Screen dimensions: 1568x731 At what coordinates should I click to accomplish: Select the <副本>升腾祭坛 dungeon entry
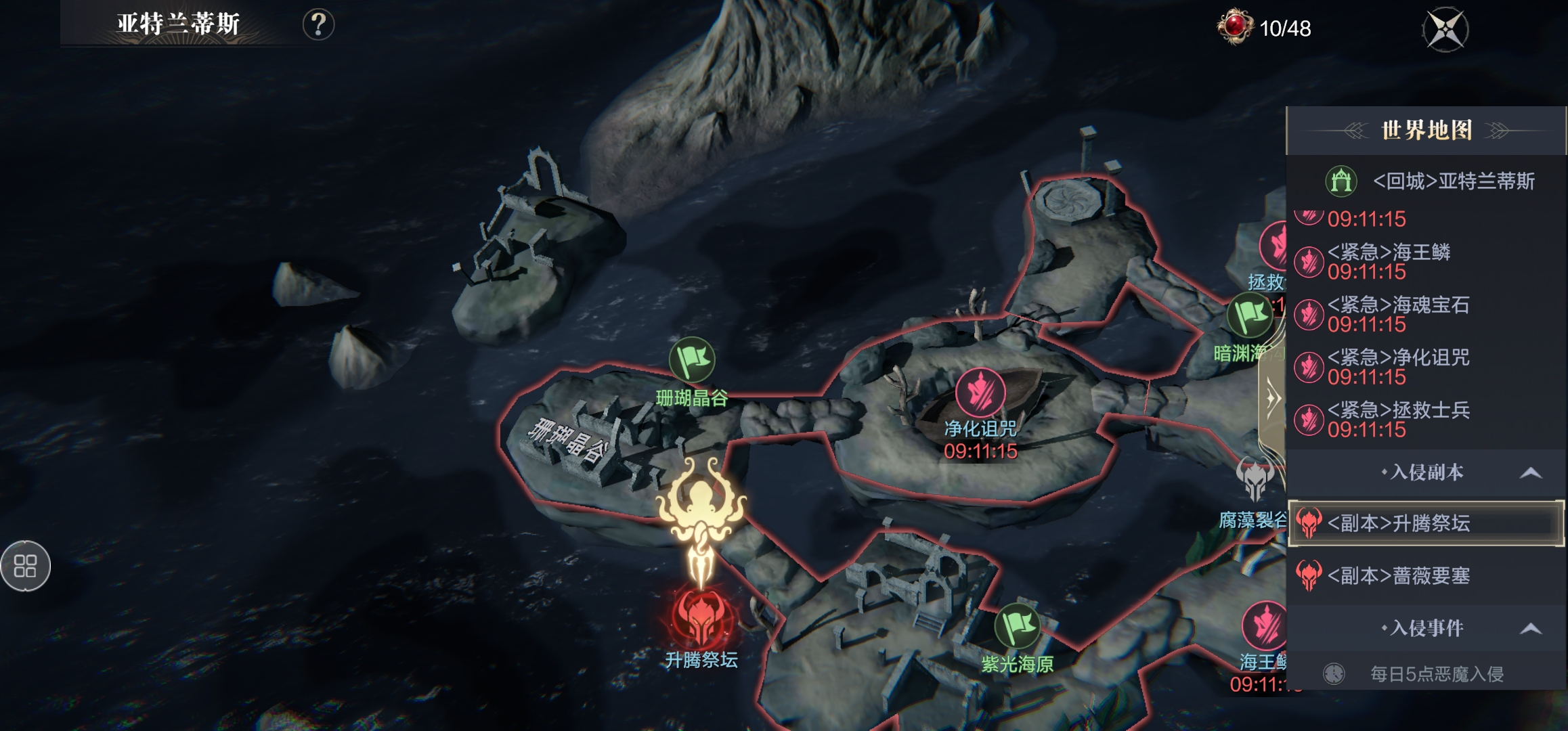point(1426,523)
